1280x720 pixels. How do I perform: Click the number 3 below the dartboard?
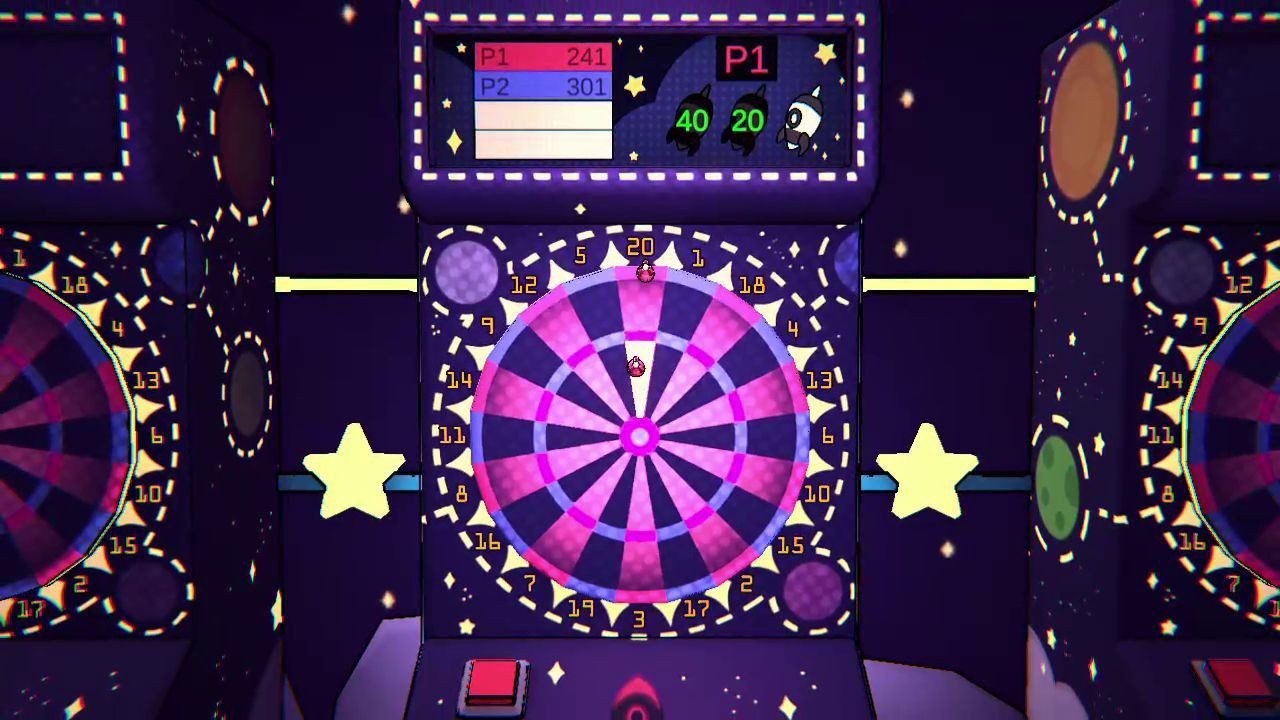(637, 617)
